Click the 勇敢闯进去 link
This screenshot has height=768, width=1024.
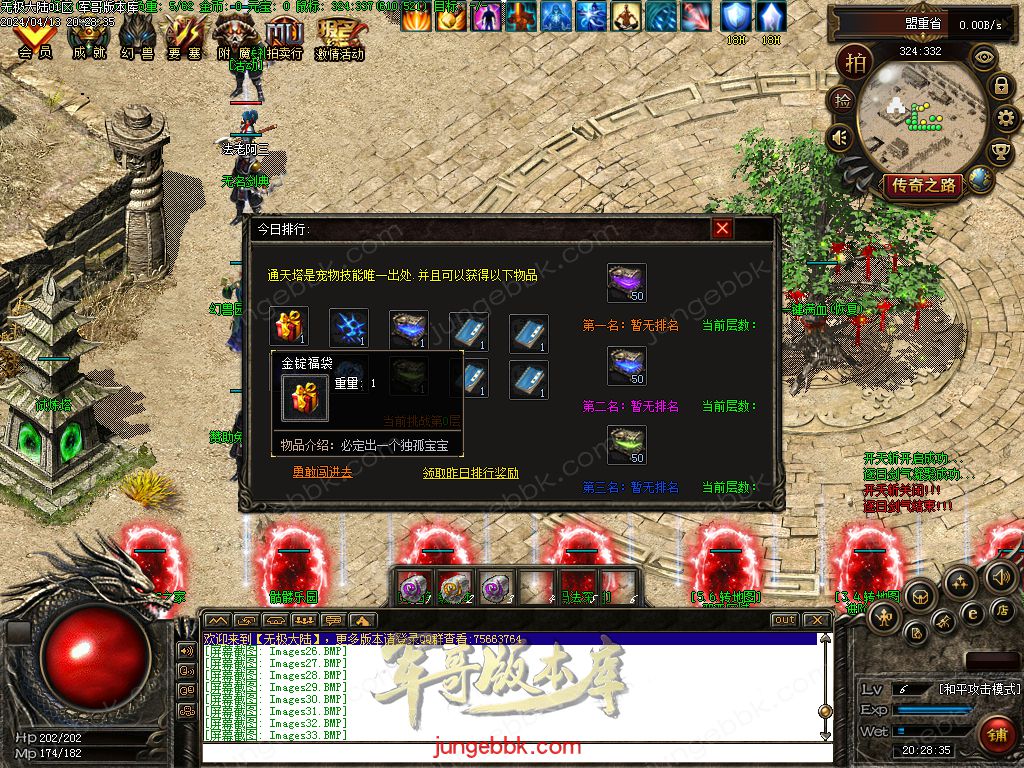322,472
